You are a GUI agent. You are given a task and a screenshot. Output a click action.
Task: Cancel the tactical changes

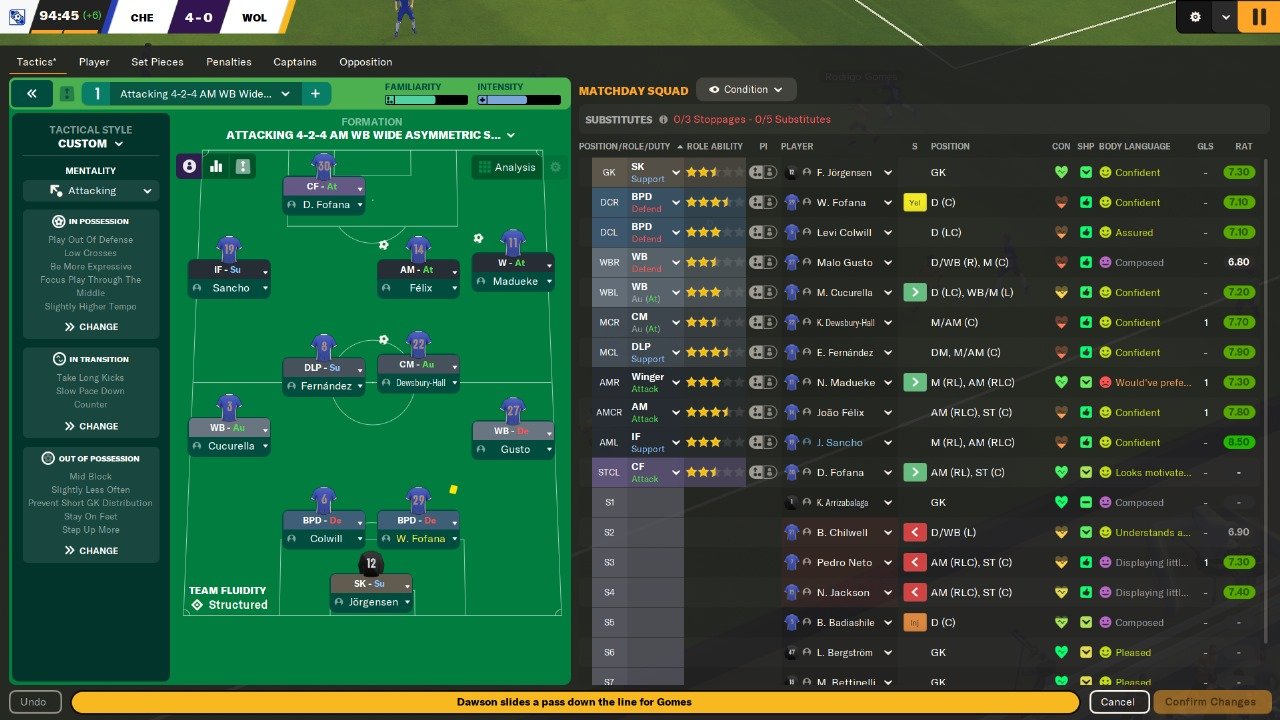tap(1118, 702)
